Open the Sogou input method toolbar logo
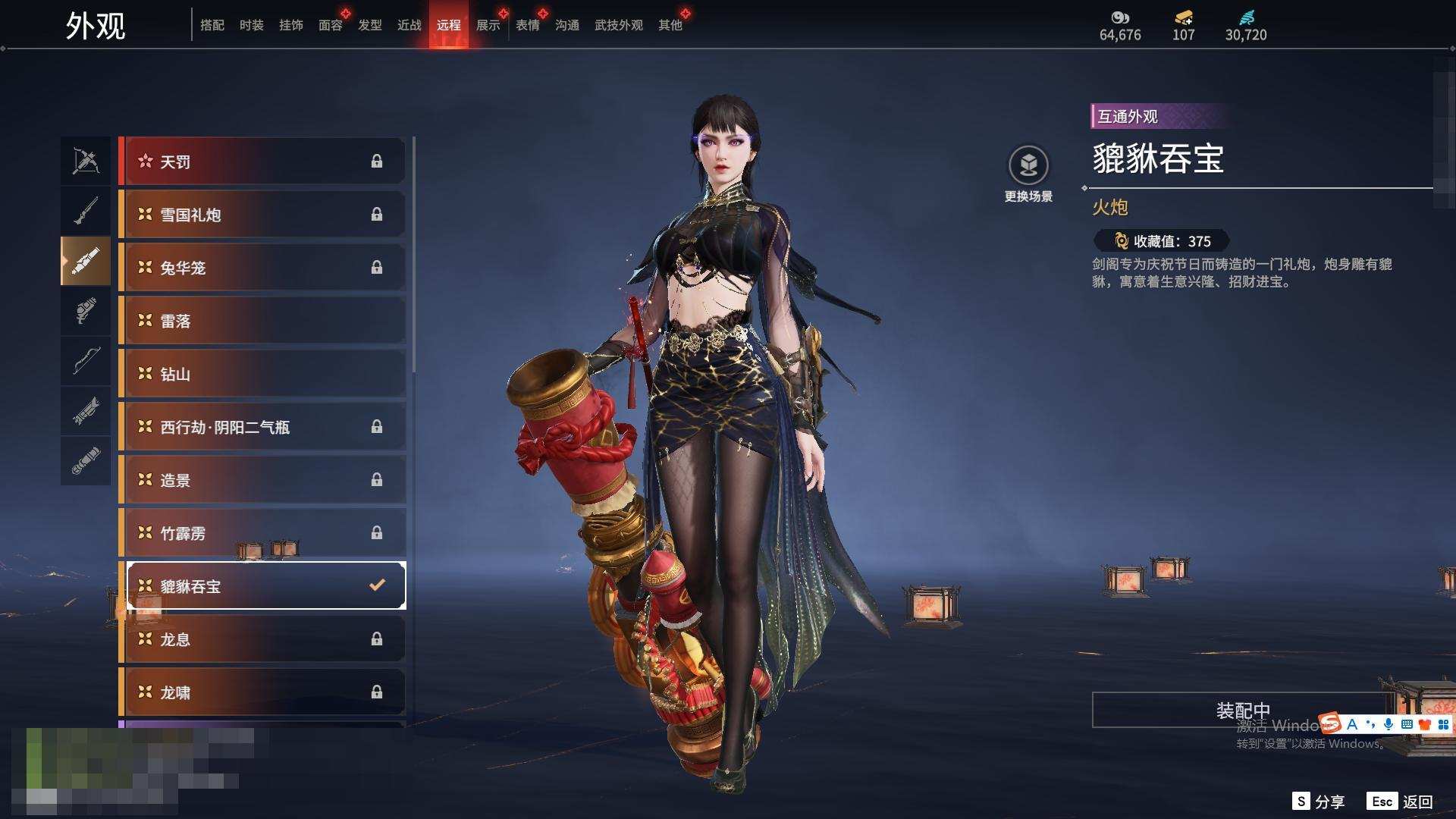This screenshot has width=1456, height=819. click(1330, 723)
